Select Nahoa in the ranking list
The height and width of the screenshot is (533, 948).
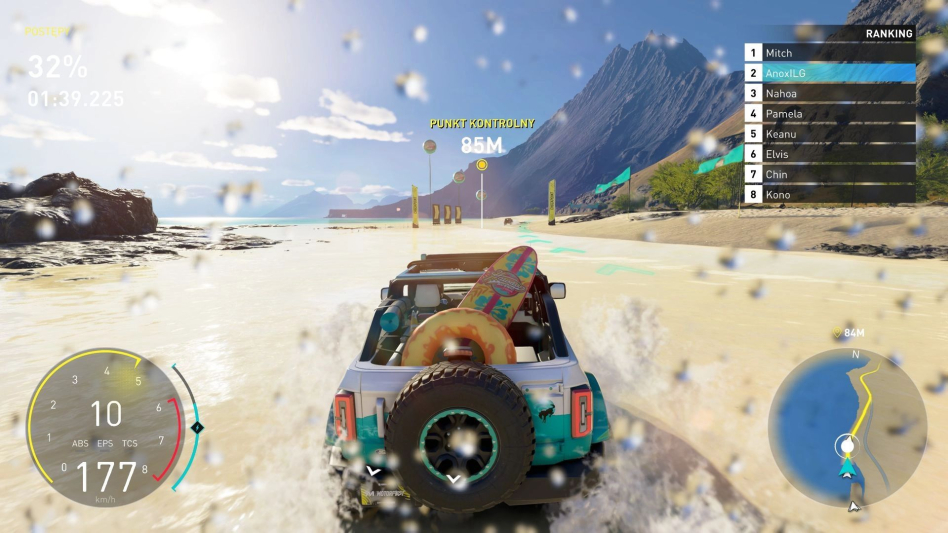(x=829, y=93)
